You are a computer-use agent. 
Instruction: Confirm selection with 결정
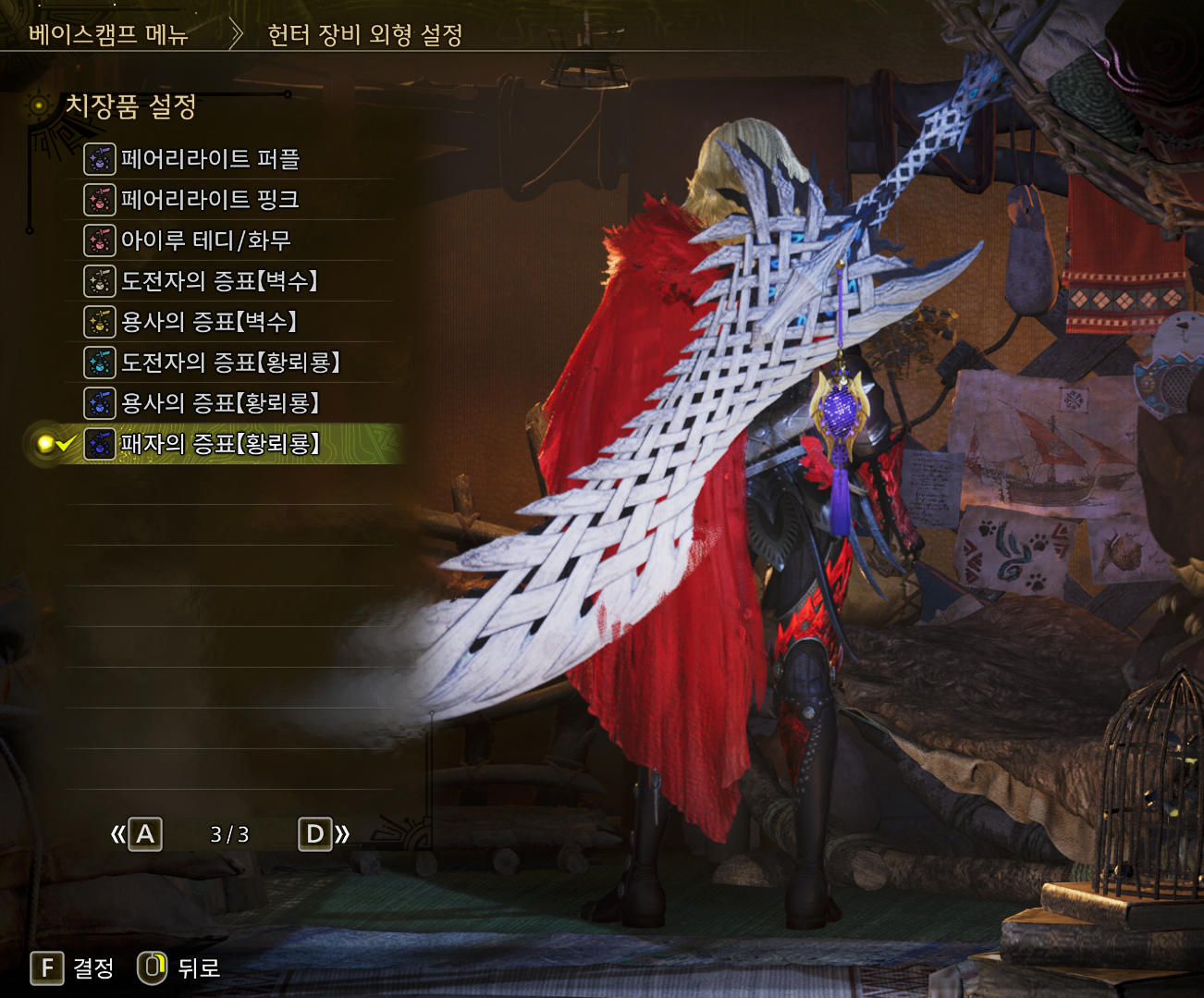pos(72,968)
